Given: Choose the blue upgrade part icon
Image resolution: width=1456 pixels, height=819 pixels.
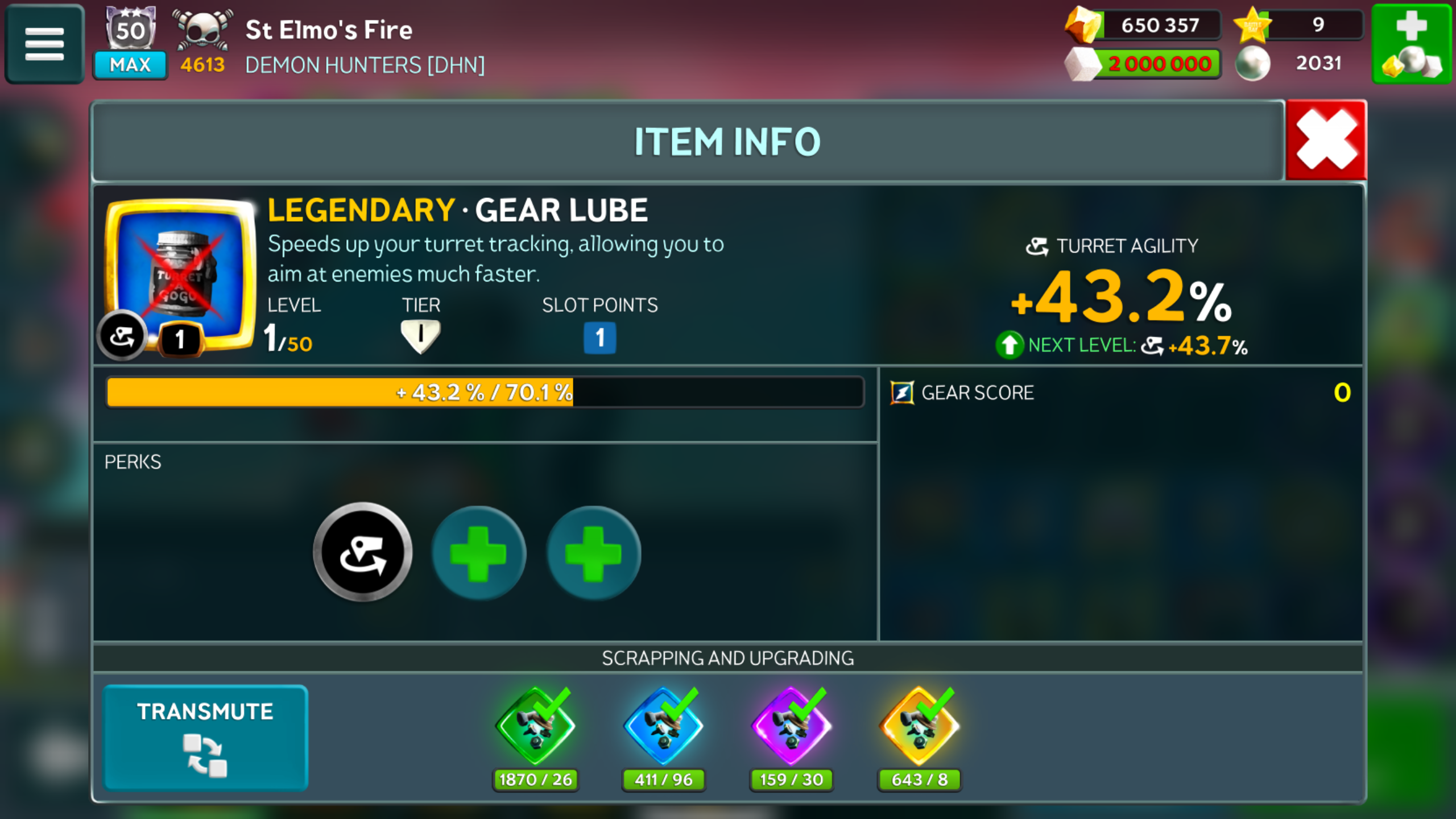Looking at the screenshot, I should (663, 727).
